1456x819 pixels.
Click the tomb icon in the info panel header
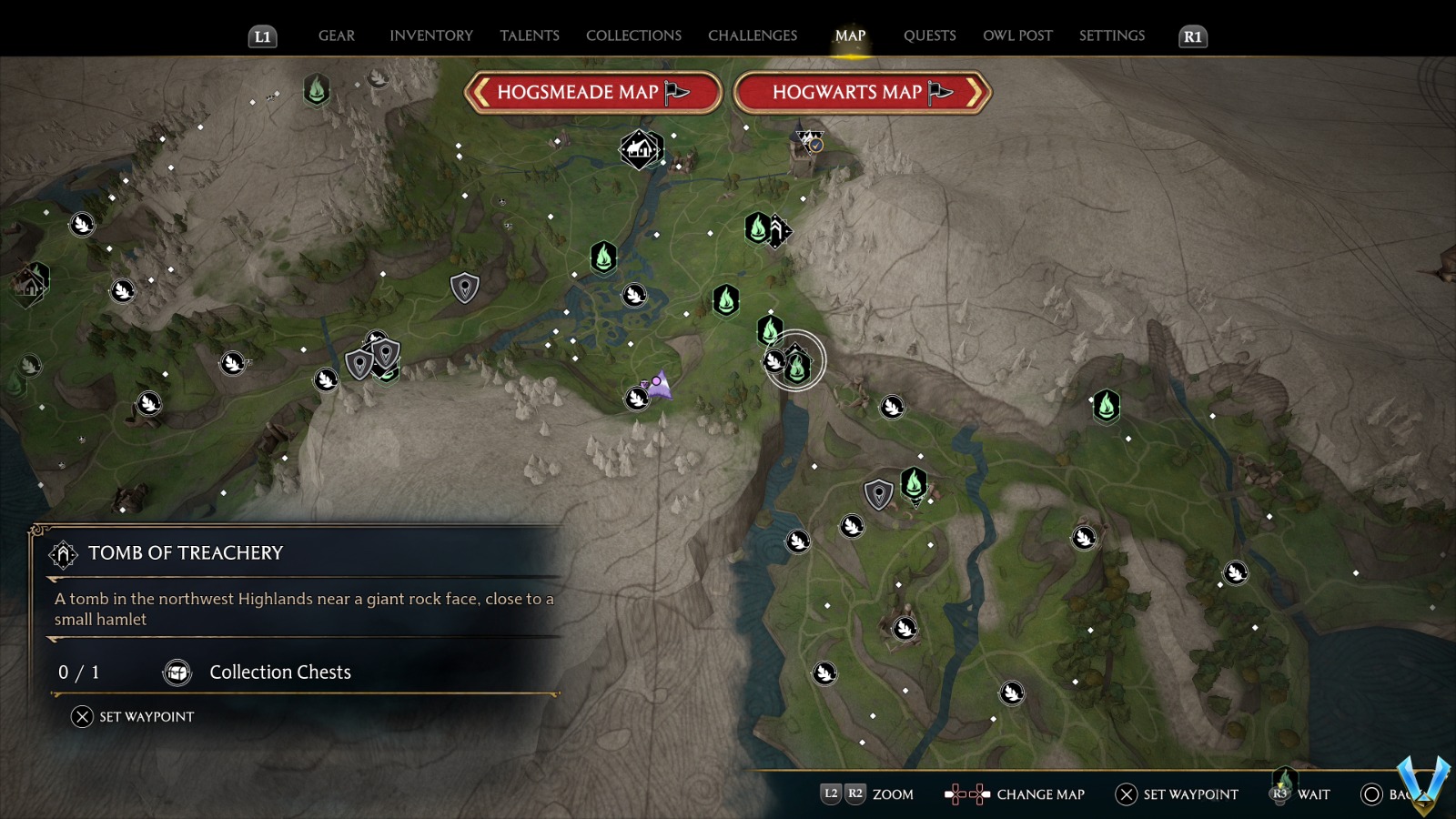64,552
